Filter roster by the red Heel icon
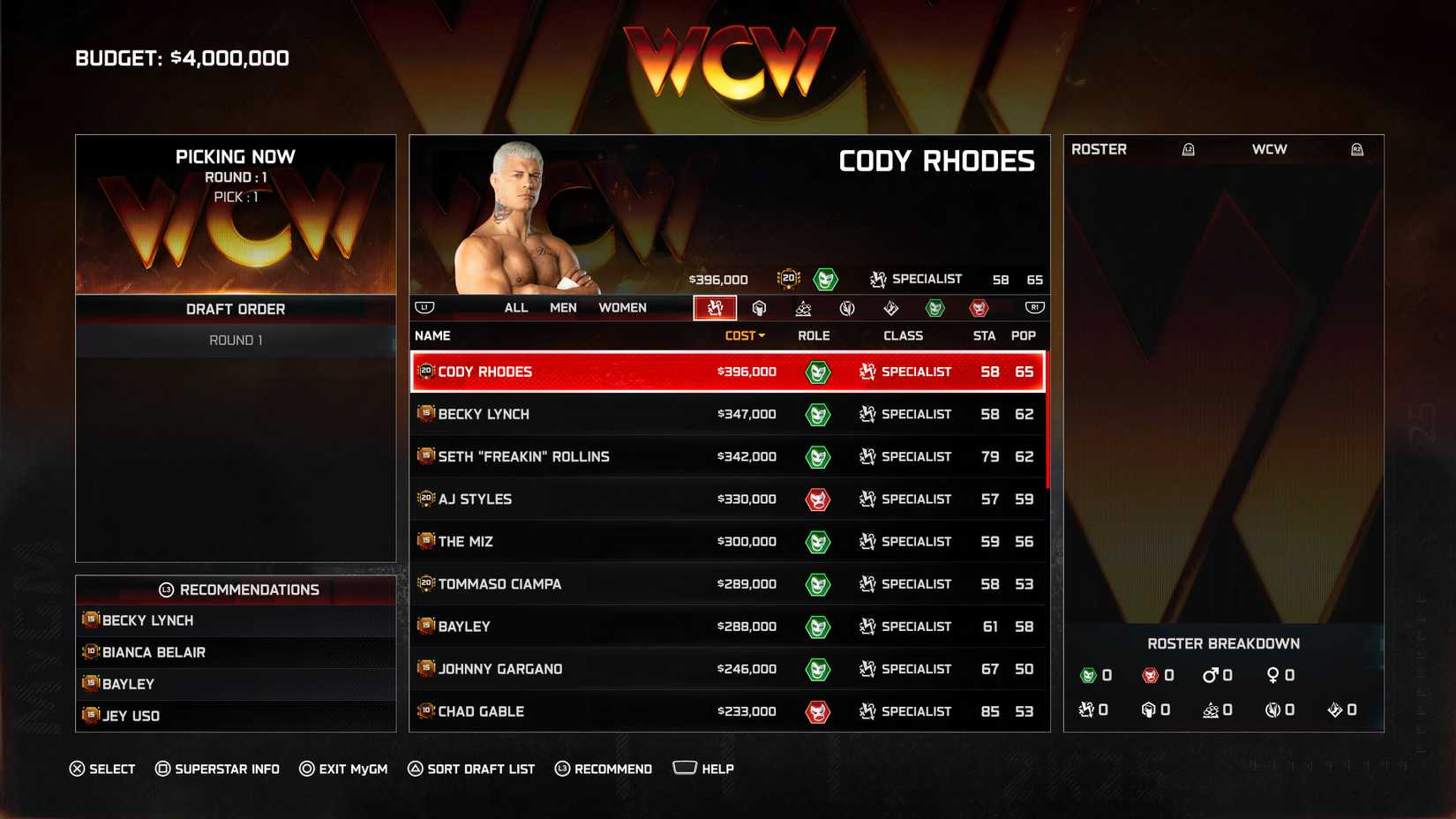 [978, 308]
